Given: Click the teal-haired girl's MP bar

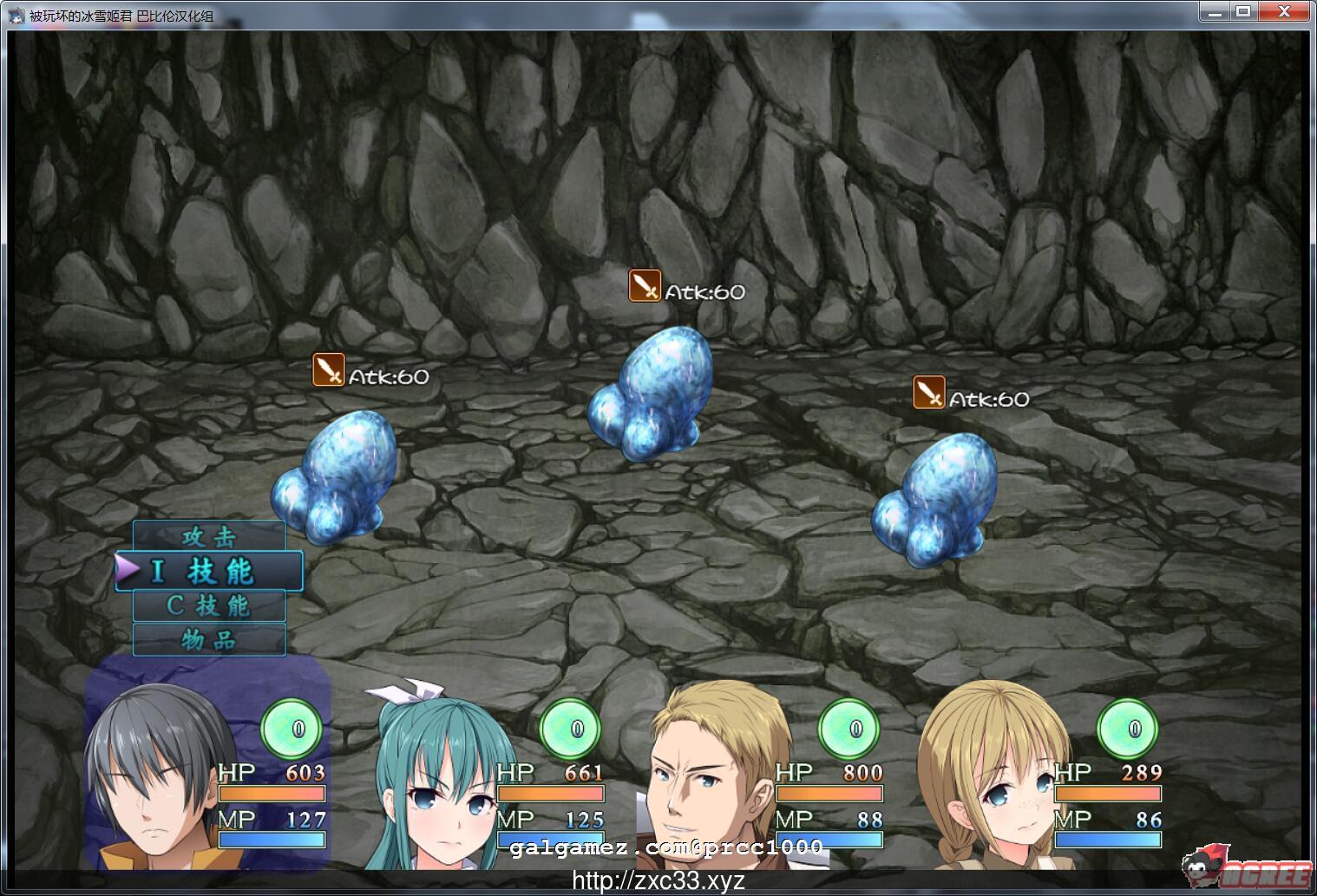Looking at the screenshot, I should pyautogui.click(x=551, y=839).
